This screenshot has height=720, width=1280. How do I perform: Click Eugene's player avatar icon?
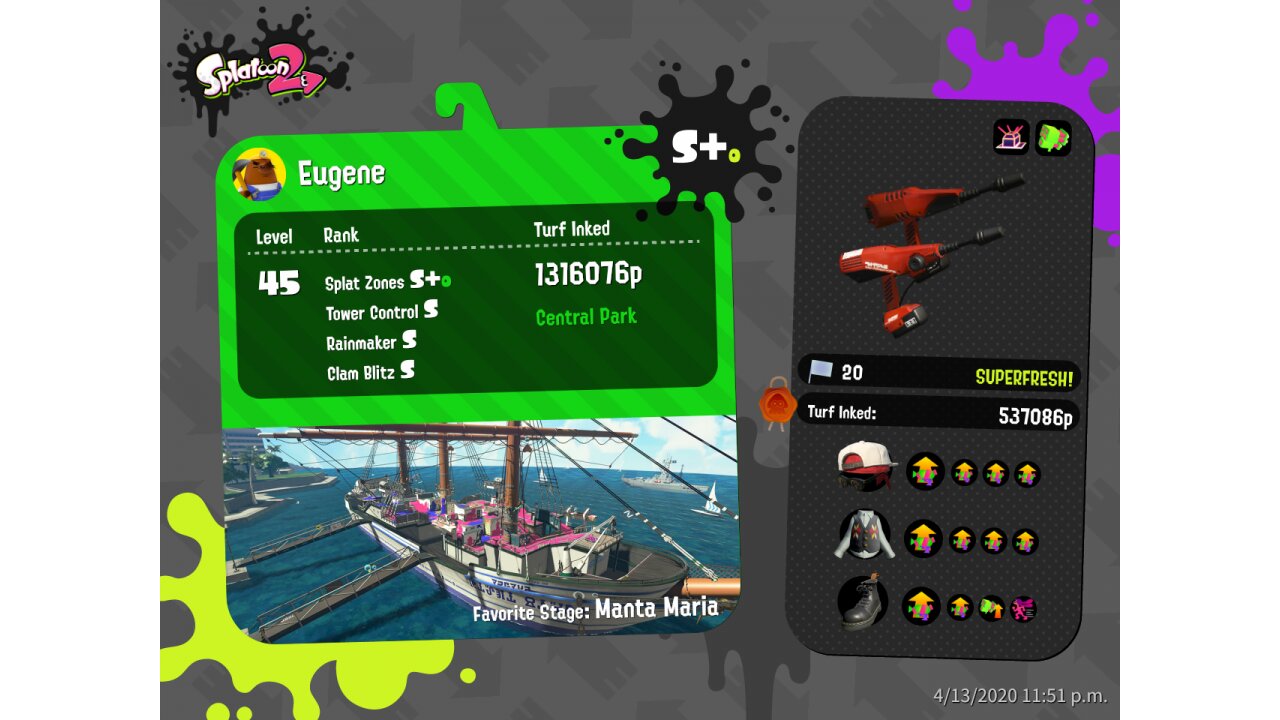point(260,175)
